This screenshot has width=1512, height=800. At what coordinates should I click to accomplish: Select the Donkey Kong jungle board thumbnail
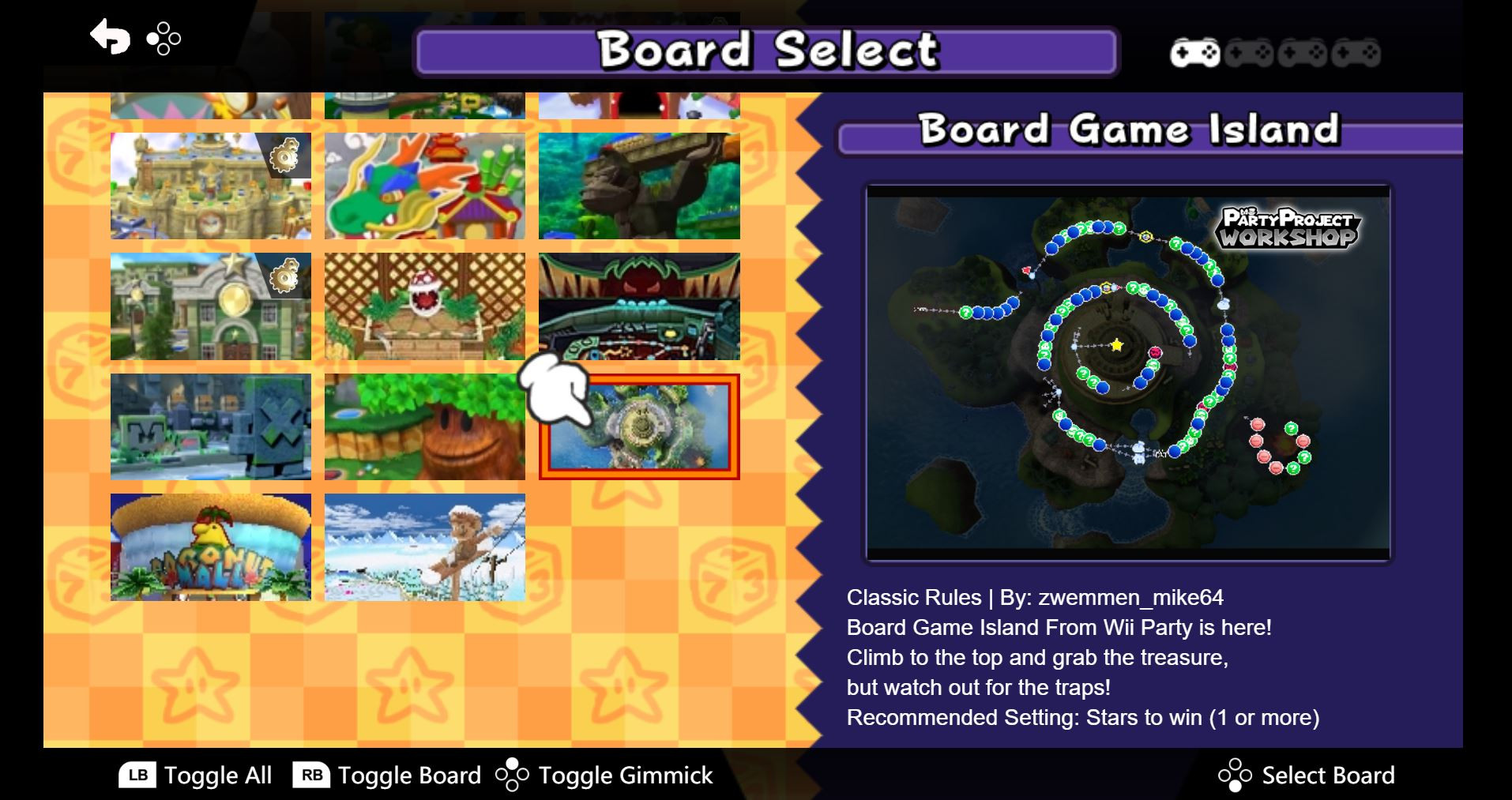point(640,185)
